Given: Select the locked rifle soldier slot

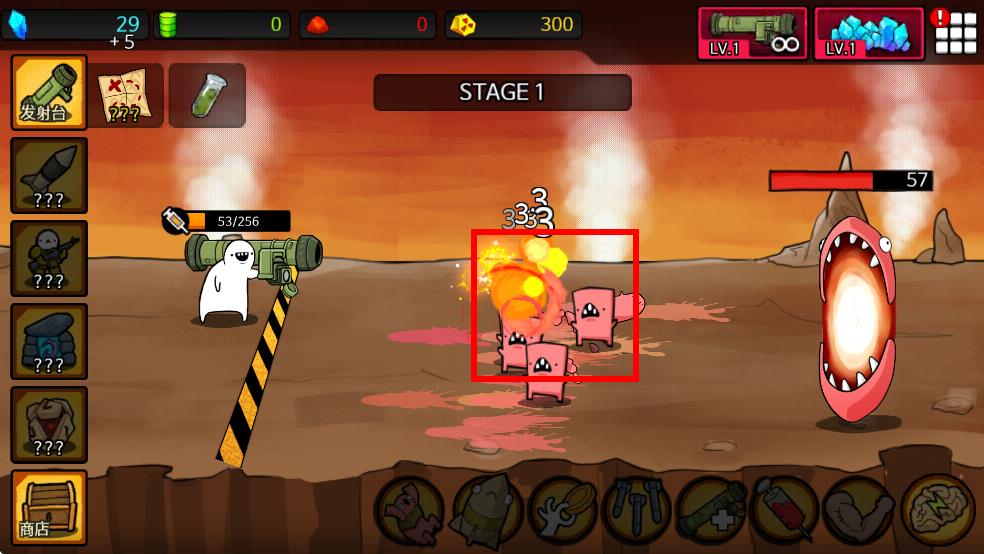Looking at the screenshot, I should (48, 258).
